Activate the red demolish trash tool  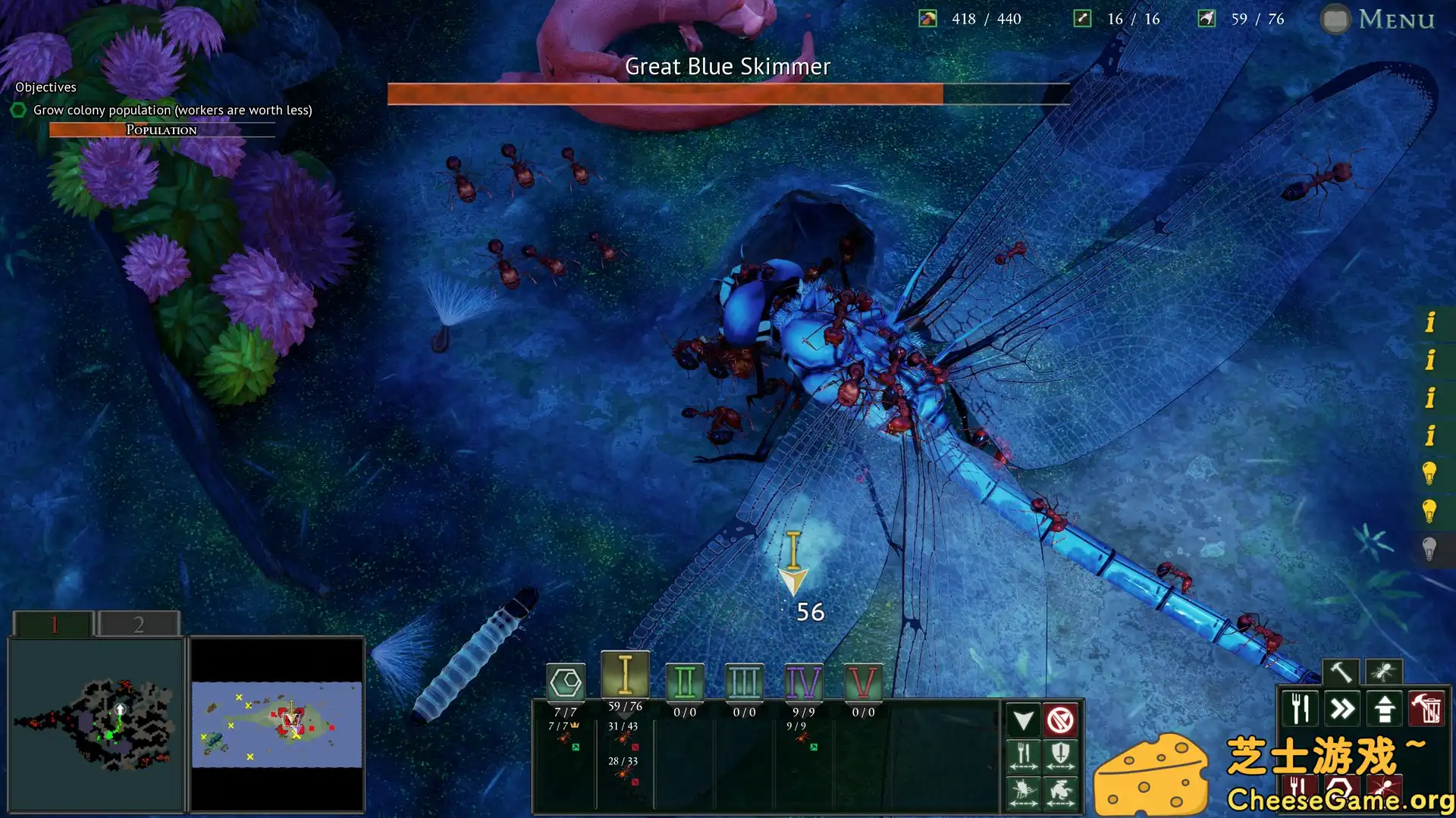coord(1426,710)
